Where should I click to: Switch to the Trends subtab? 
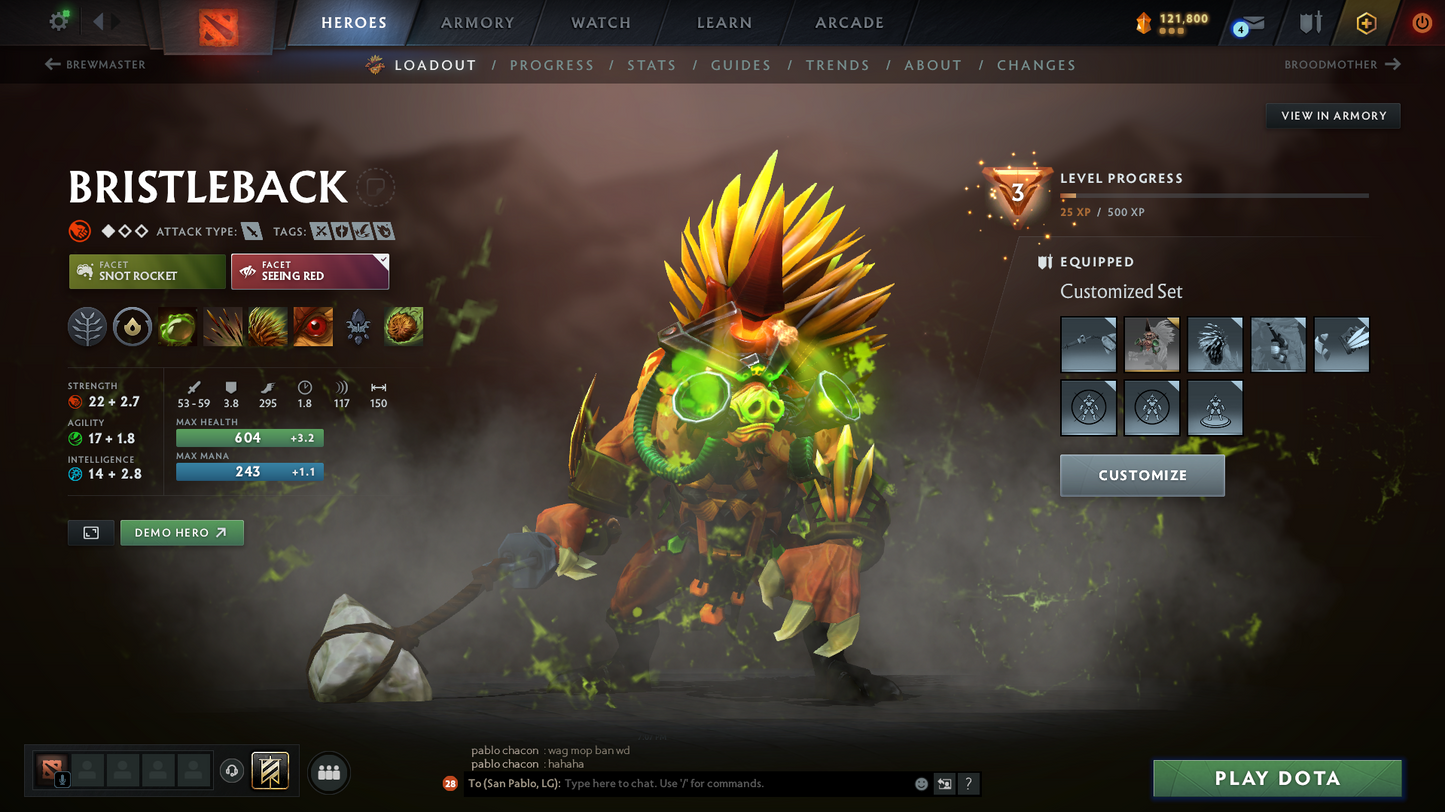click(x=837, y=65)
